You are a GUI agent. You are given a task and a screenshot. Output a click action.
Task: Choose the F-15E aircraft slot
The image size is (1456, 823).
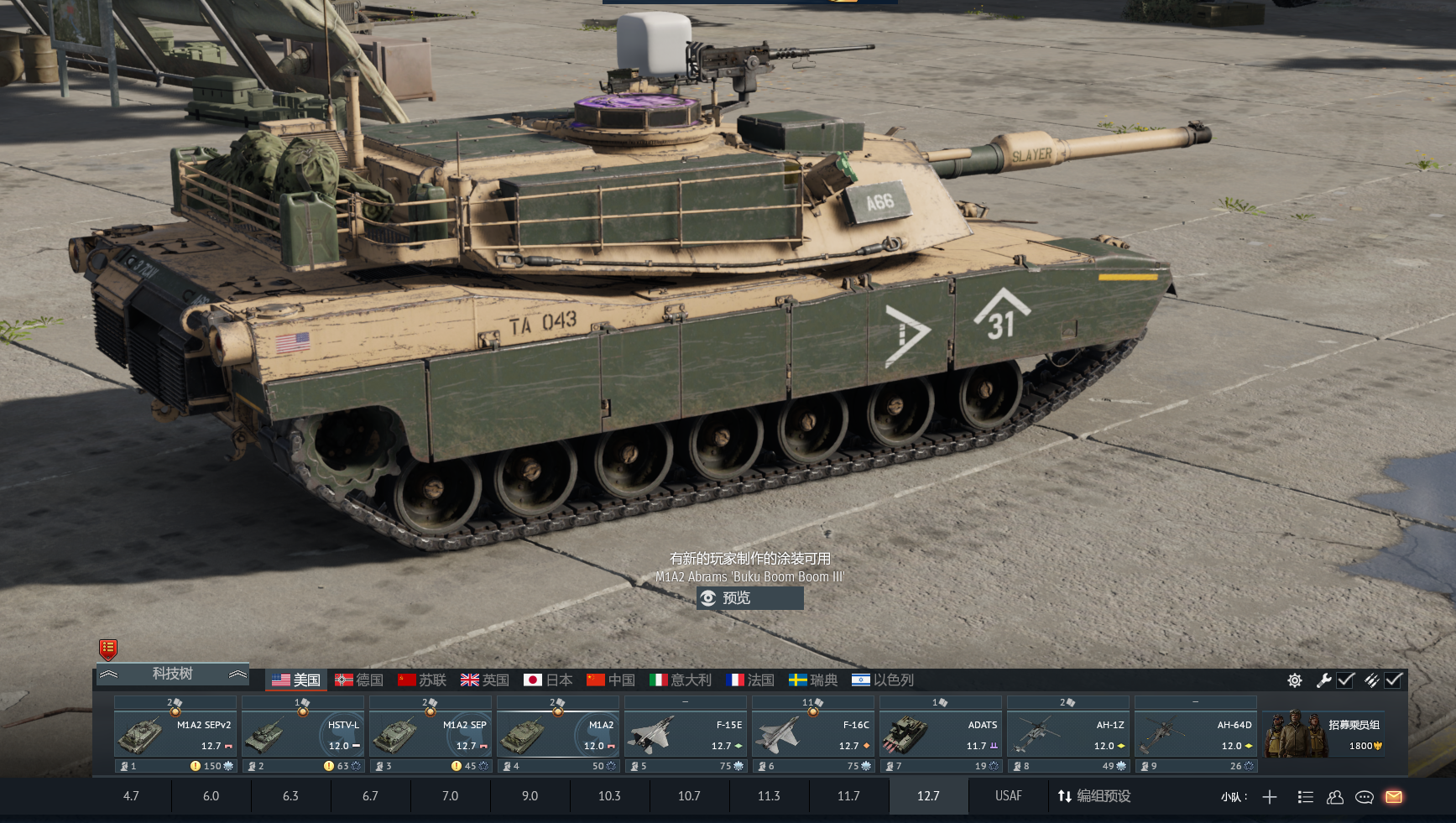pyautogui.click(x=686, y=734)
